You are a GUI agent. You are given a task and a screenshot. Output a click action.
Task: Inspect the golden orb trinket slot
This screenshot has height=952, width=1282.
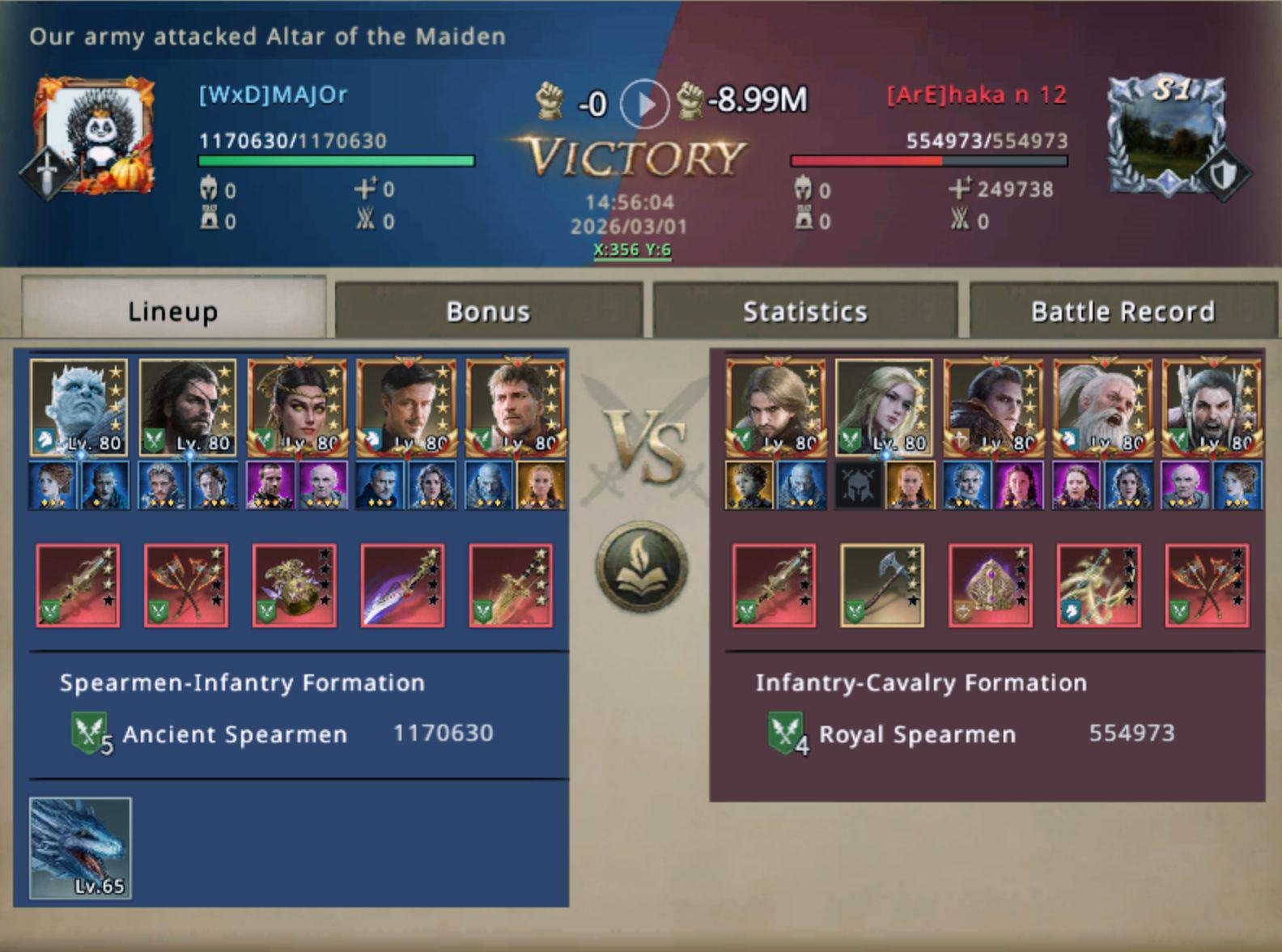pyautogui.click(x=295, y=585)
